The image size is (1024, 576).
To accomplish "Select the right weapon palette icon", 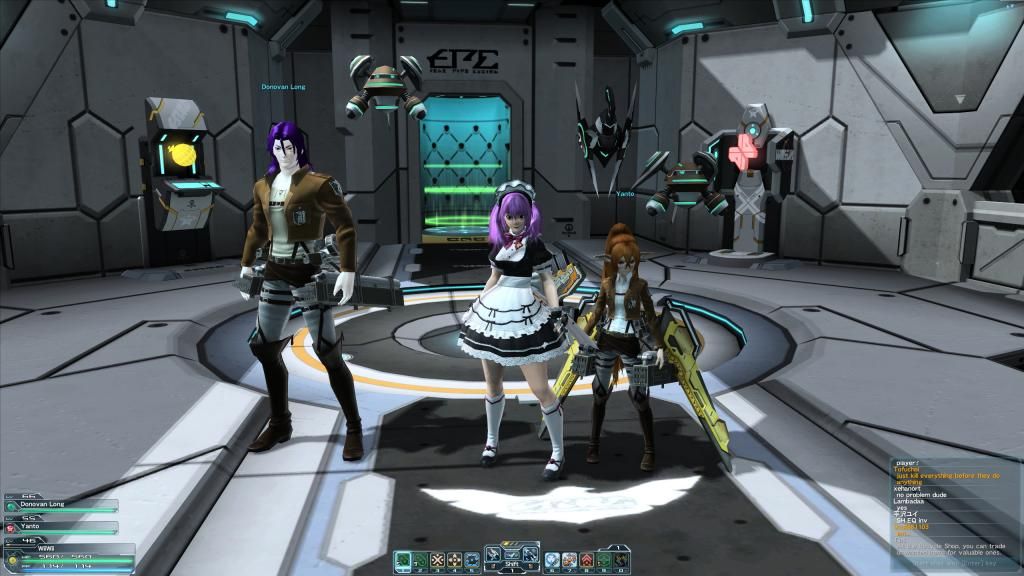I will pyautogui.click(x=529, y=555).
